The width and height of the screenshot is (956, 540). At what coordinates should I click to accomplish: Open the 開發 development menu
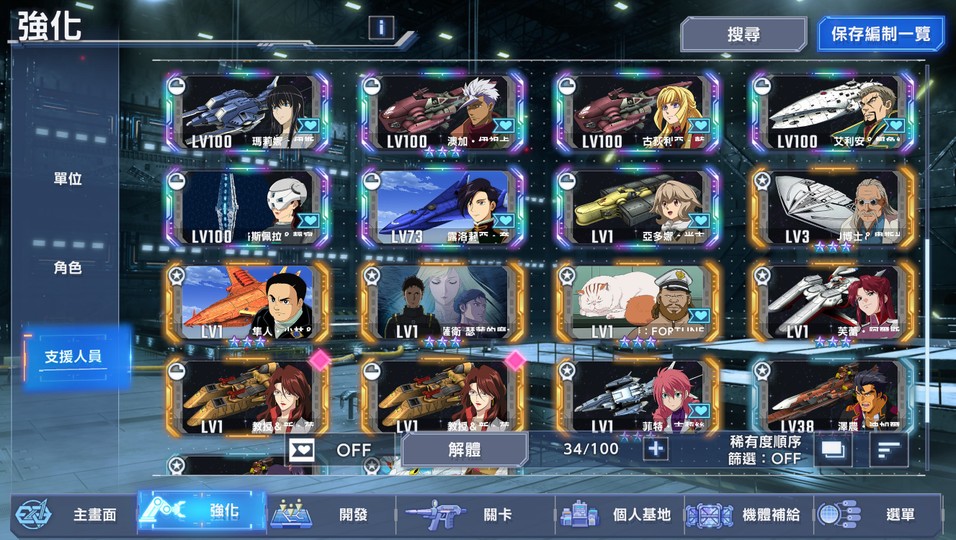coord(330,515)
